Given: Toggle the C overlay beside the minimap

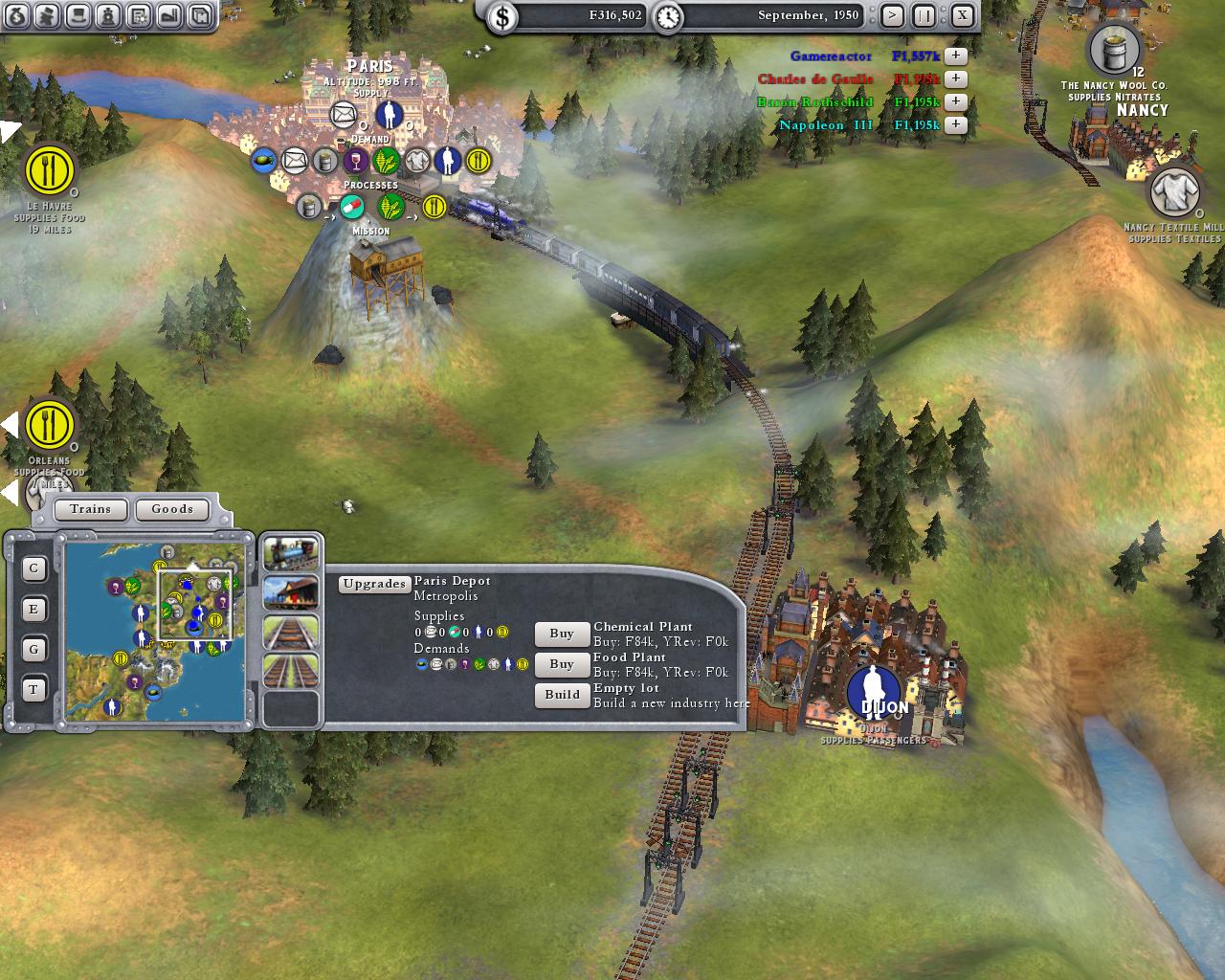Looking at the screenshot, I should coord(33,568).
